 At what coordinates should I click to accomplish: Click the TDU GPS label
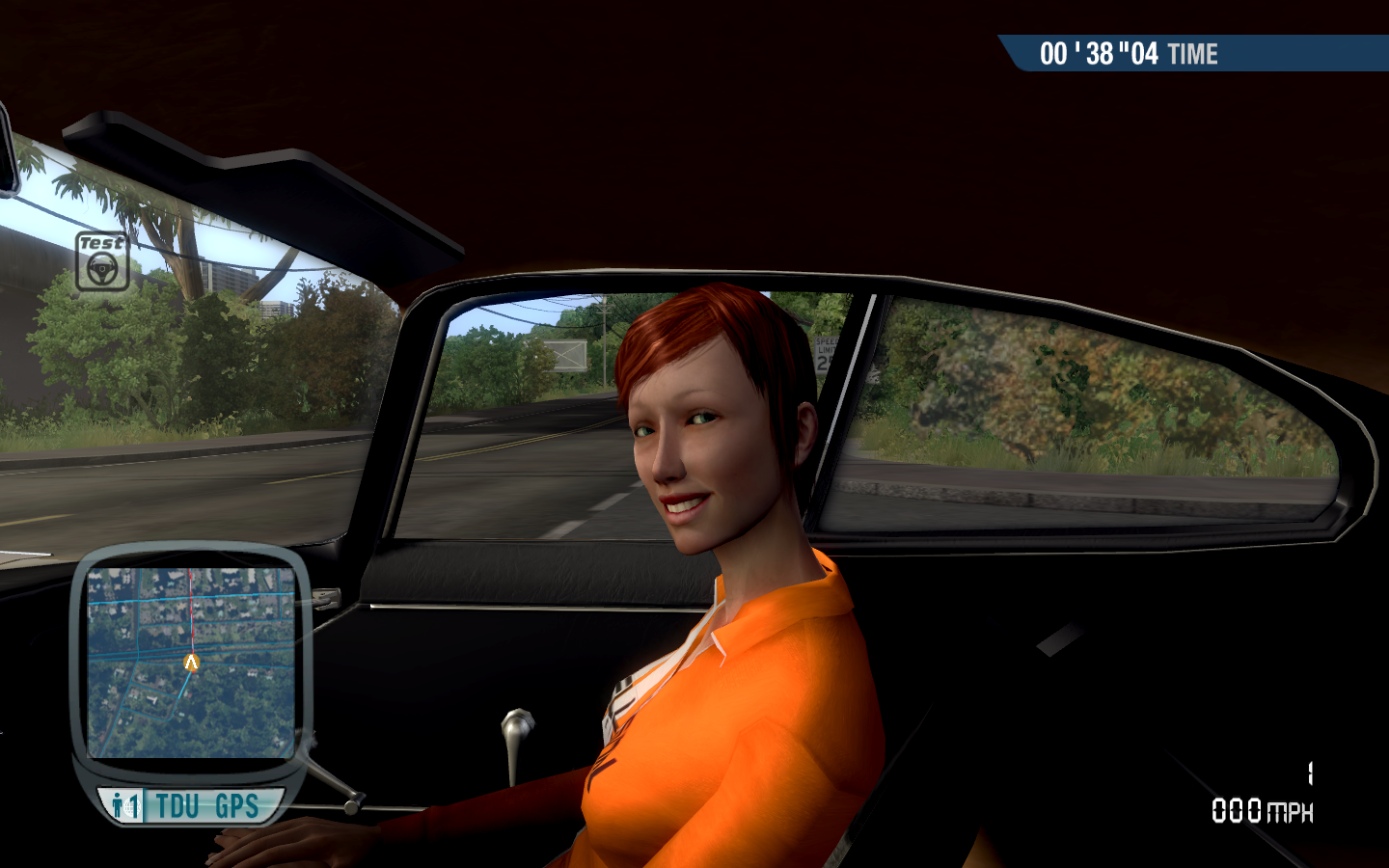click(206, 805)
